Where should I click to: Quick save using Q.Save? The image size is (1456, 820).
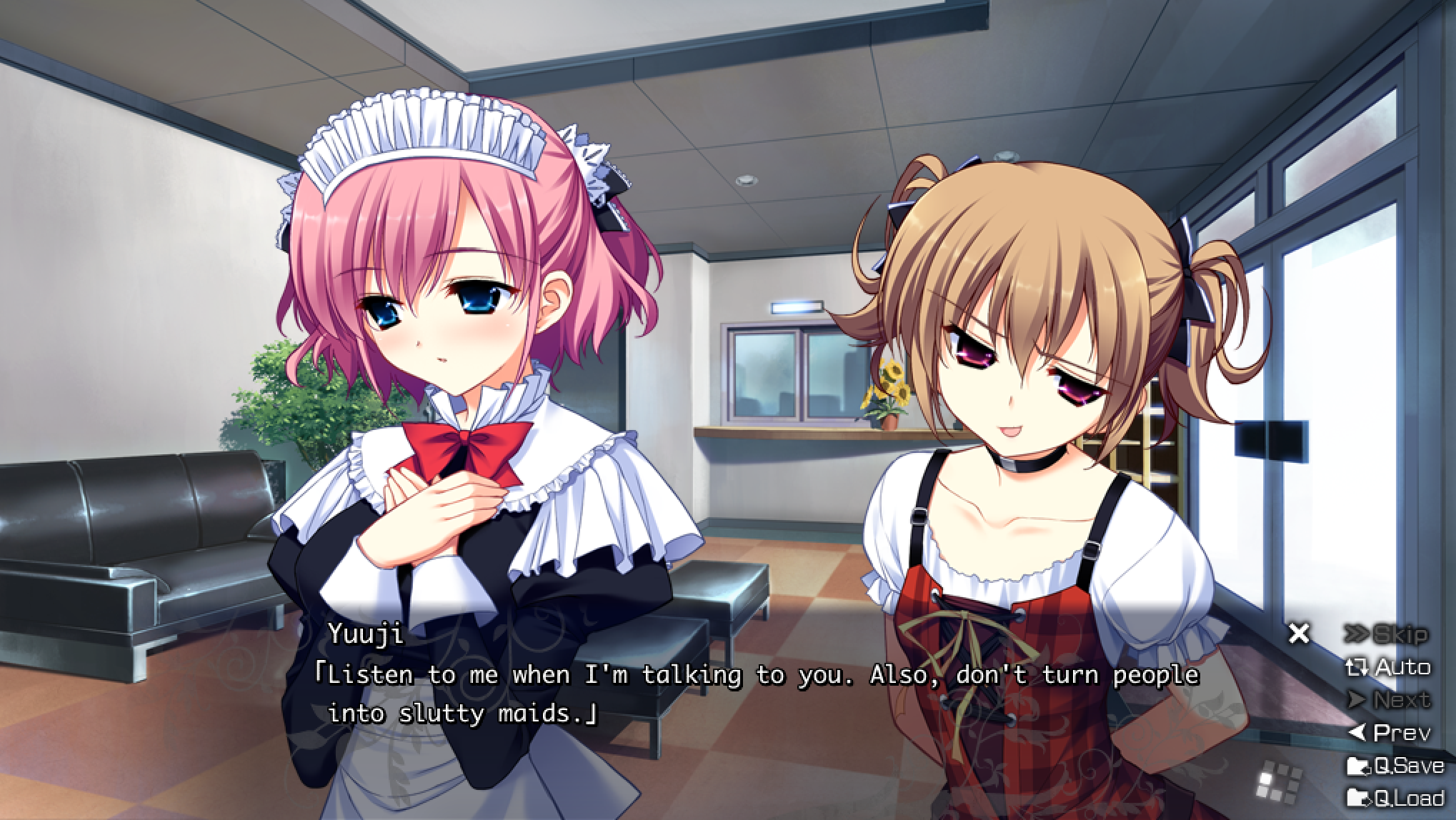coord(1395,766)
